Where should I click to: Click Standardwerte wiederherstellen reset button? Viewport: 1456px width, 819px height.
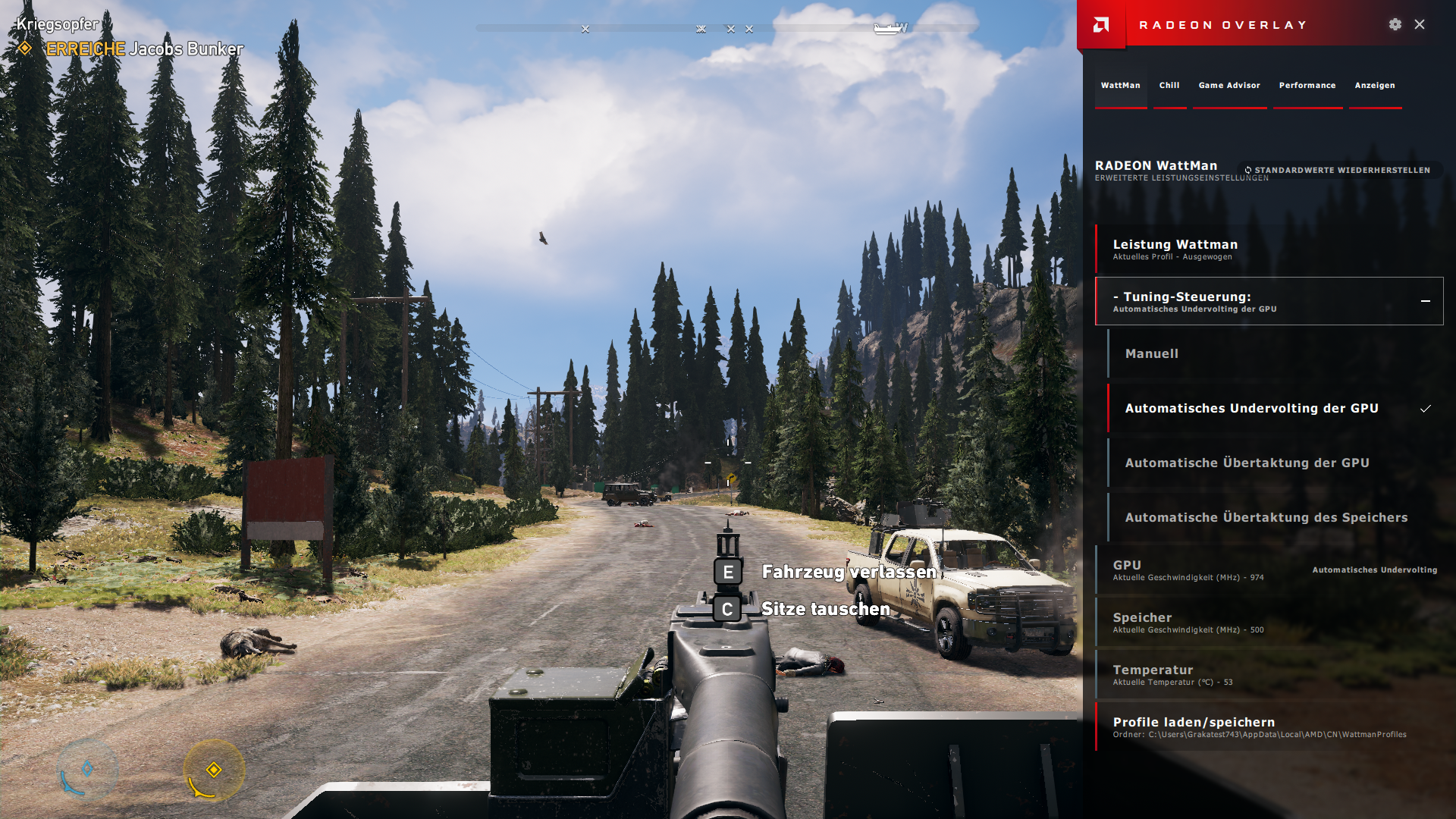point(1341,171)
